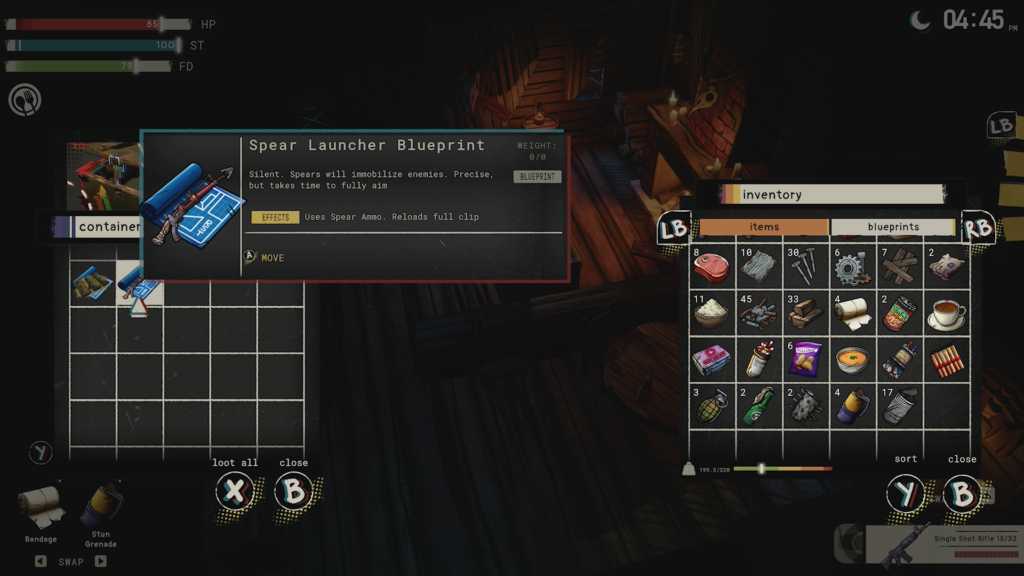Choose the empty tin cans stack
This screenshot has height=576, width=1024.
899,405
